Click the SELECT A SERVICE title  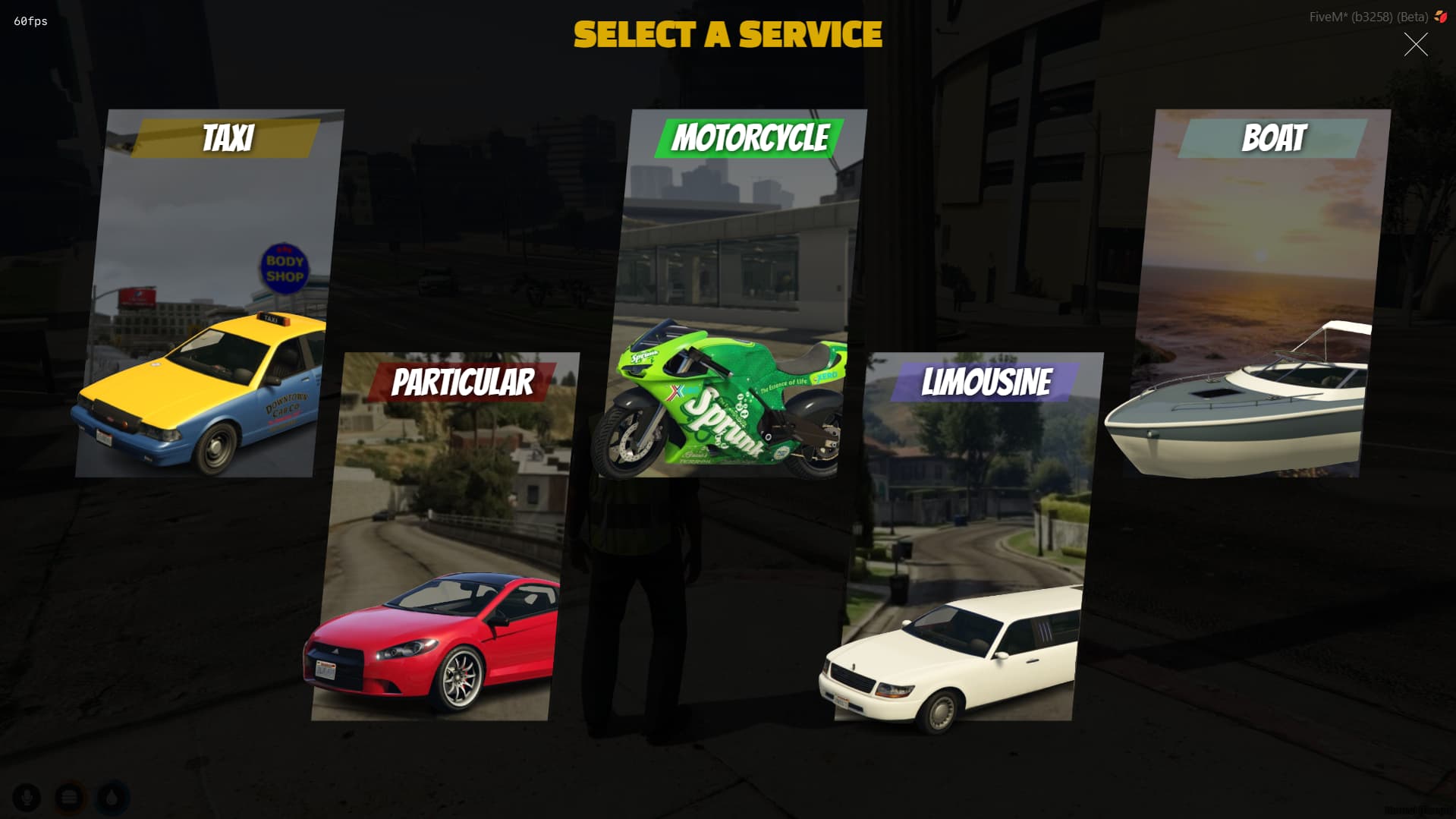tap(728, 34)
